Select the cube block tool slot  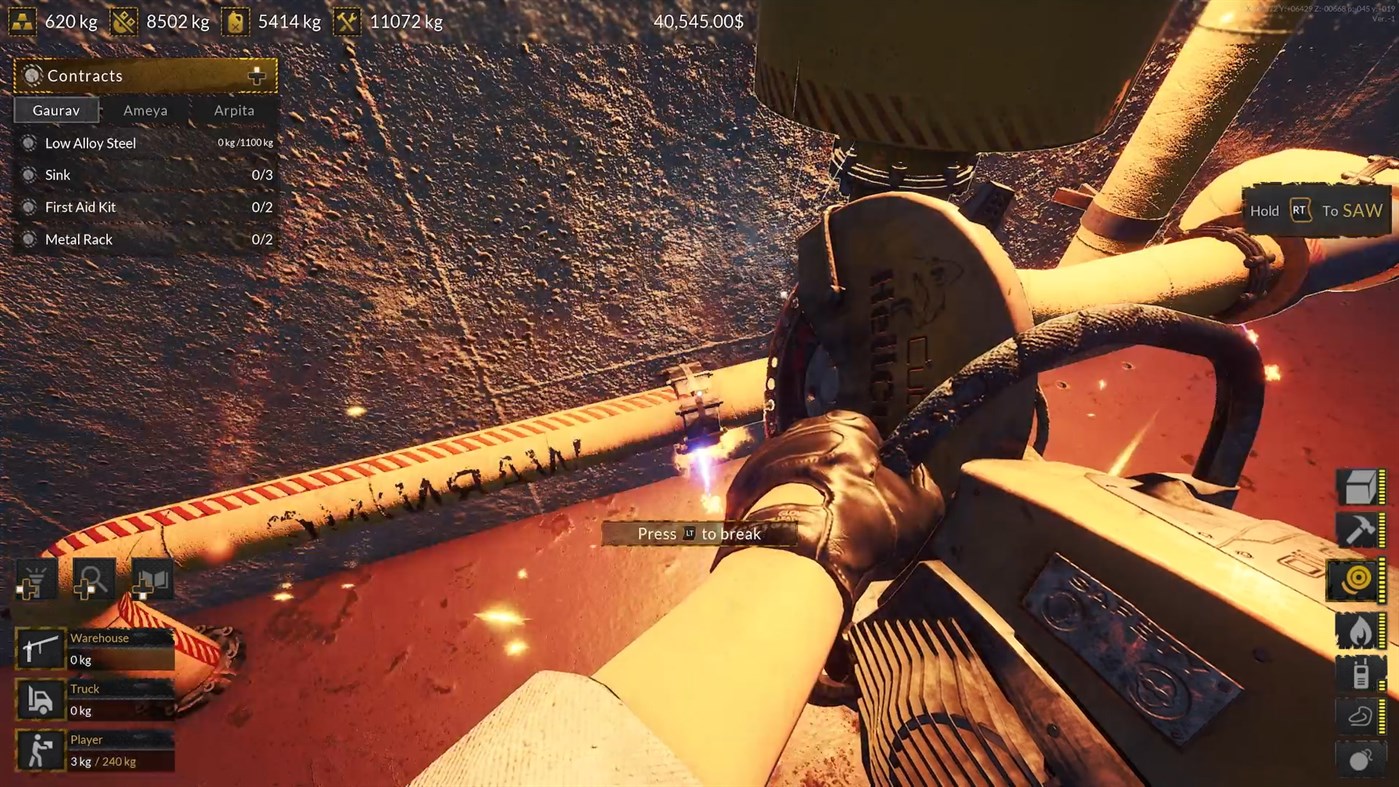(1360, 488)
